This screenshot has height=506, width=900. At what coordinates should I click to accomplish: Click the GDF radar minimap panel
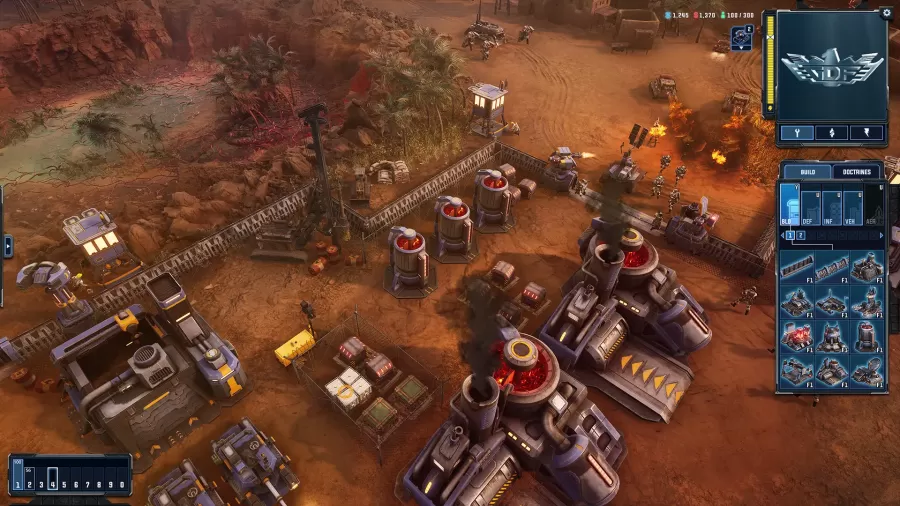tap(831, 66)
